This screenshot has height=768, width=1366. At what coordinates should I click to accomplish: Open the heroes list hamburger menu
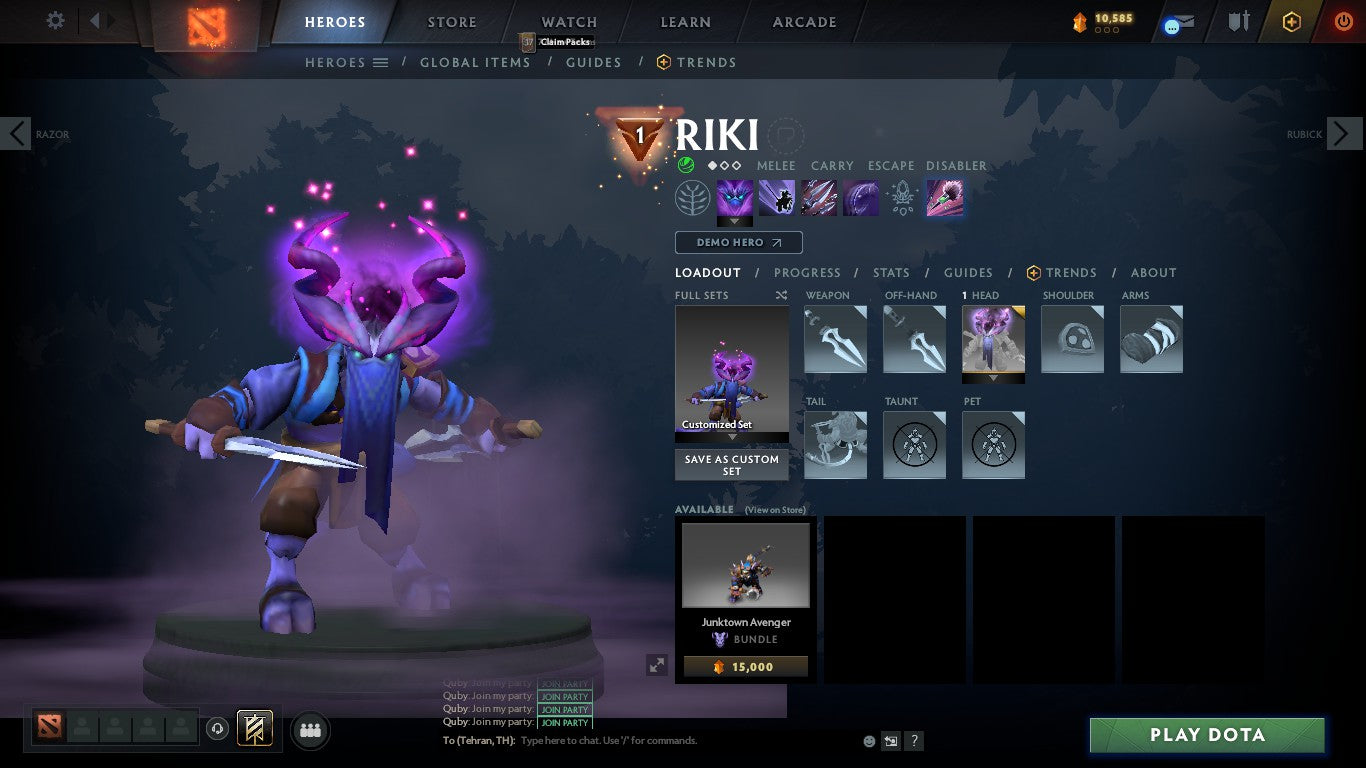point(378,62)
